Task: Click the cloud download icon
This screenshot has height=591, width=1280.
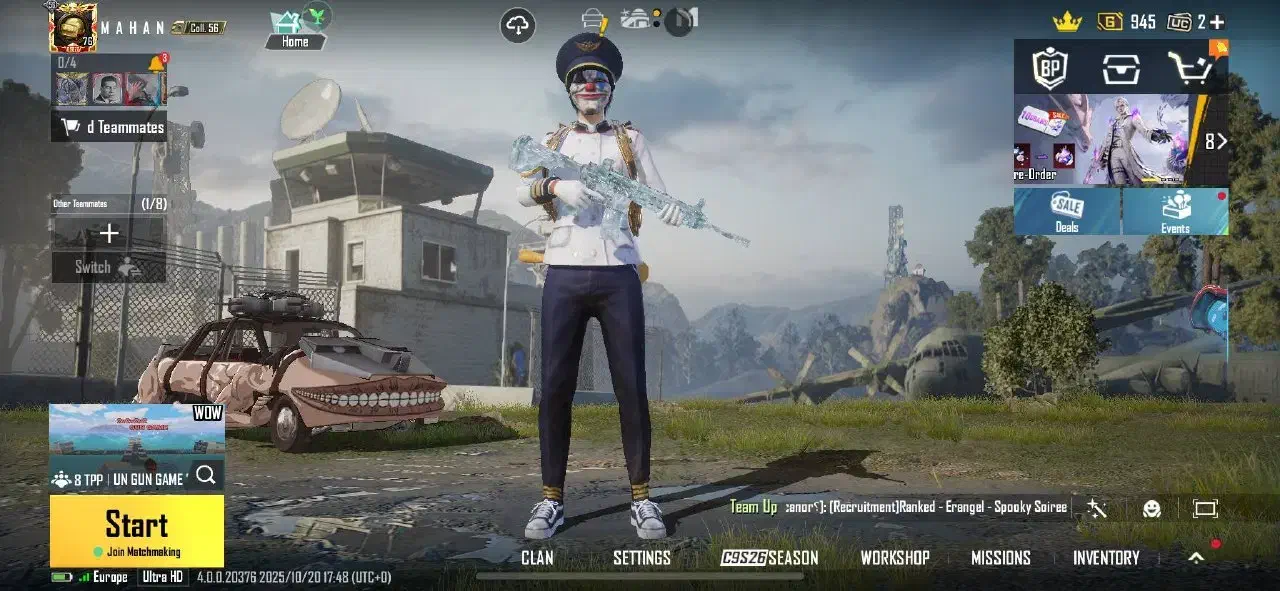Action: (x=518, y=26)
